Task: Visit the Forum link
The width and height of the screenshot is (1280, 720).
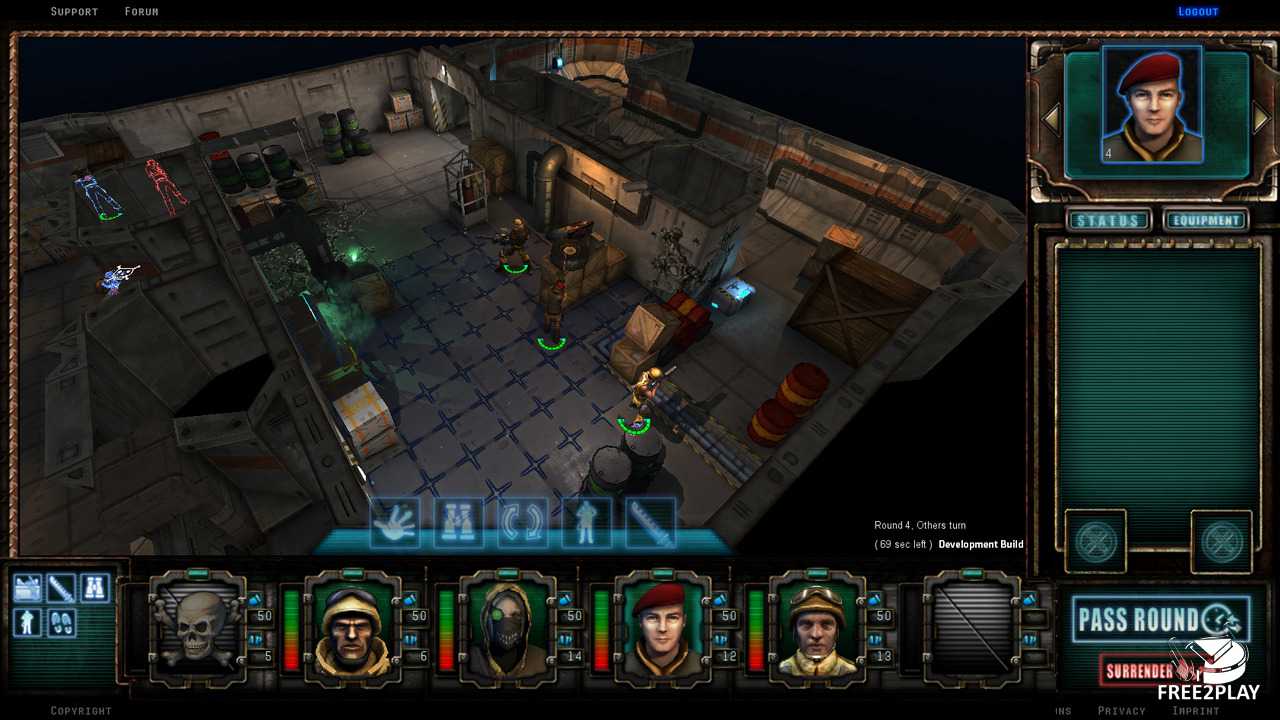Action: click(141, 12)
